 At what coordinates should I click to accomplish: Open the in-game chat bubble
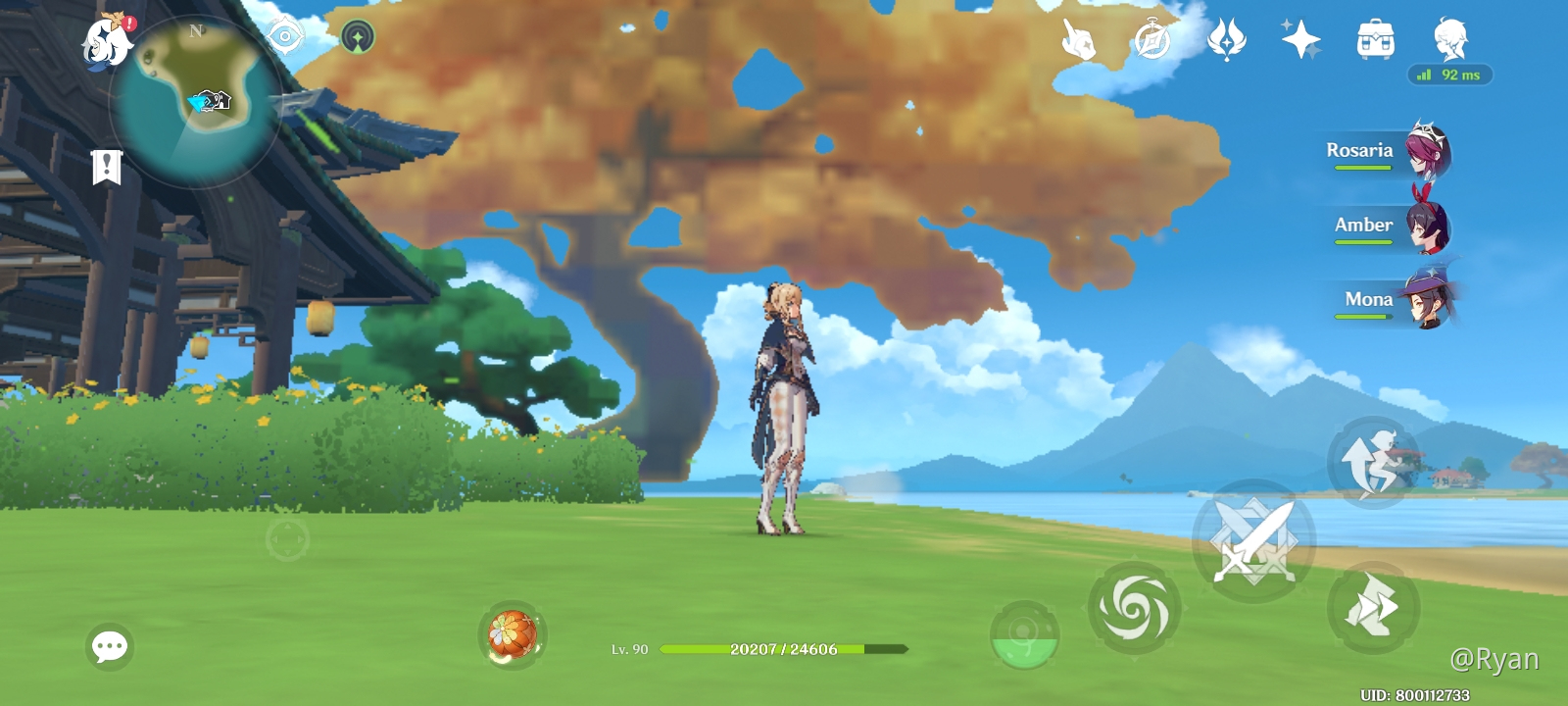108,645
